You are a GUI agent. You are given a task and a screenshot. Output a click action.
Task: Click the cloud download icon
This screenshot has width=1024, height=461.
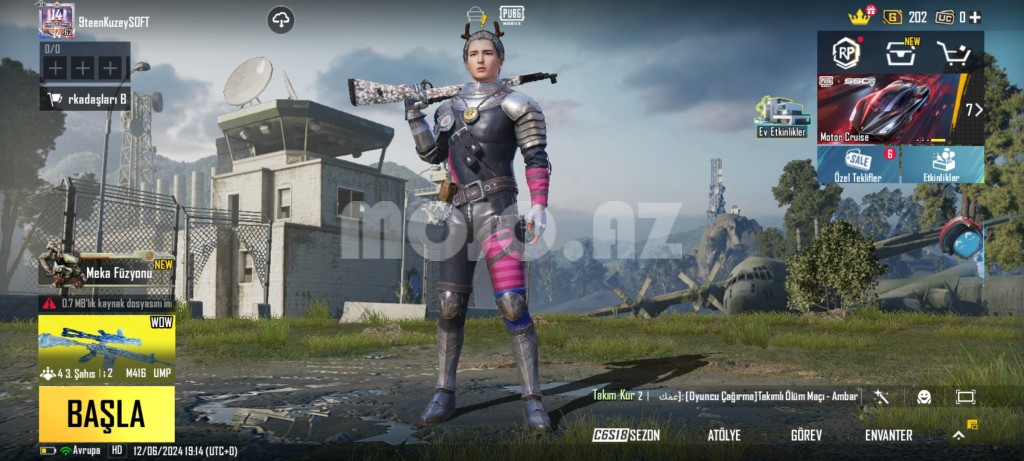pos(281,19)
